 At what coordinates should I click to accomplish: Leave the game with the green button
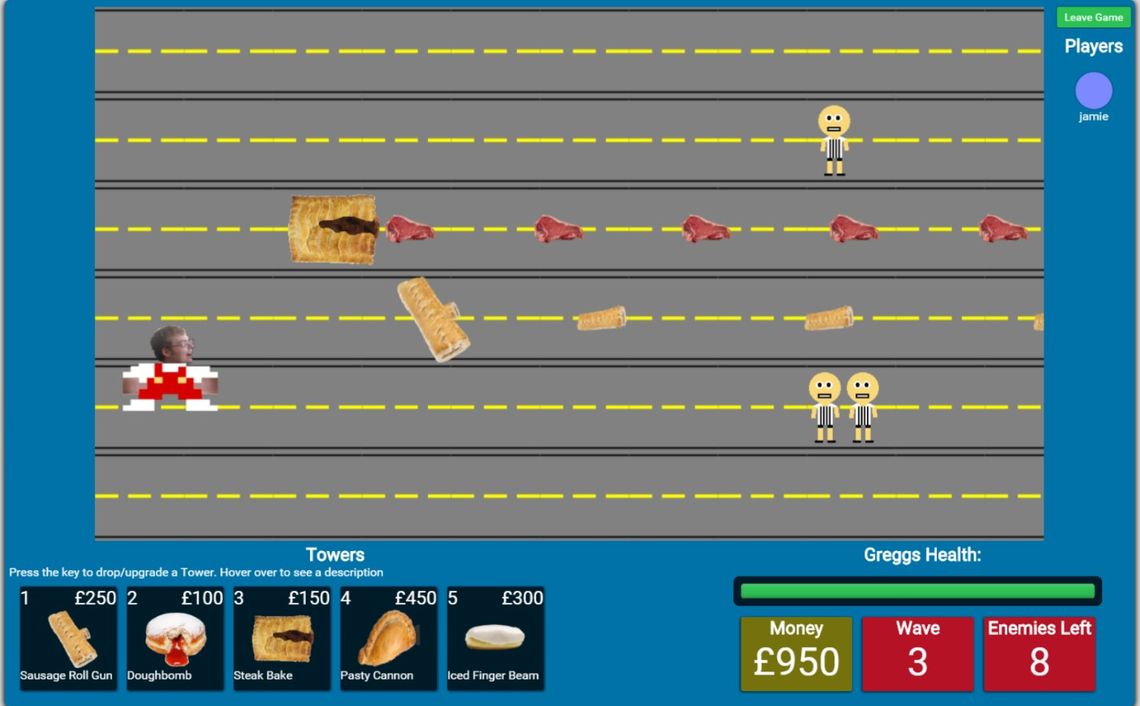pyautogui.click(x=1093, y=18)
